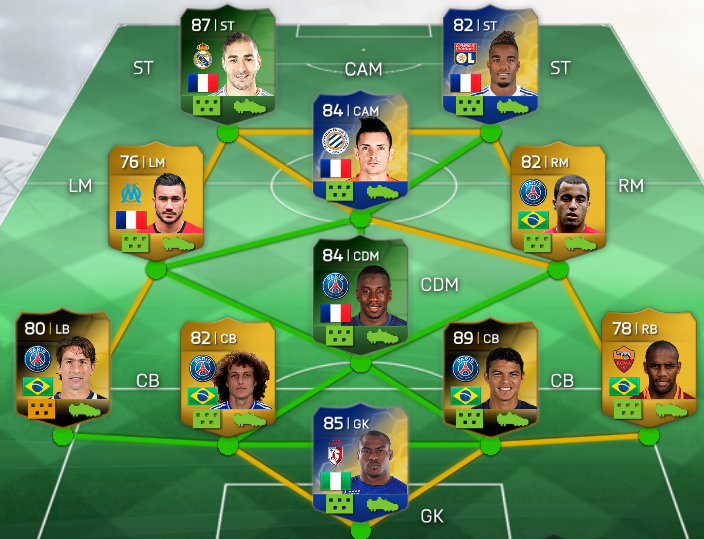This screenshot has width=704, height=539.
Task: Select the 85 GK goalkeeper card
Action: click(360, 460)
